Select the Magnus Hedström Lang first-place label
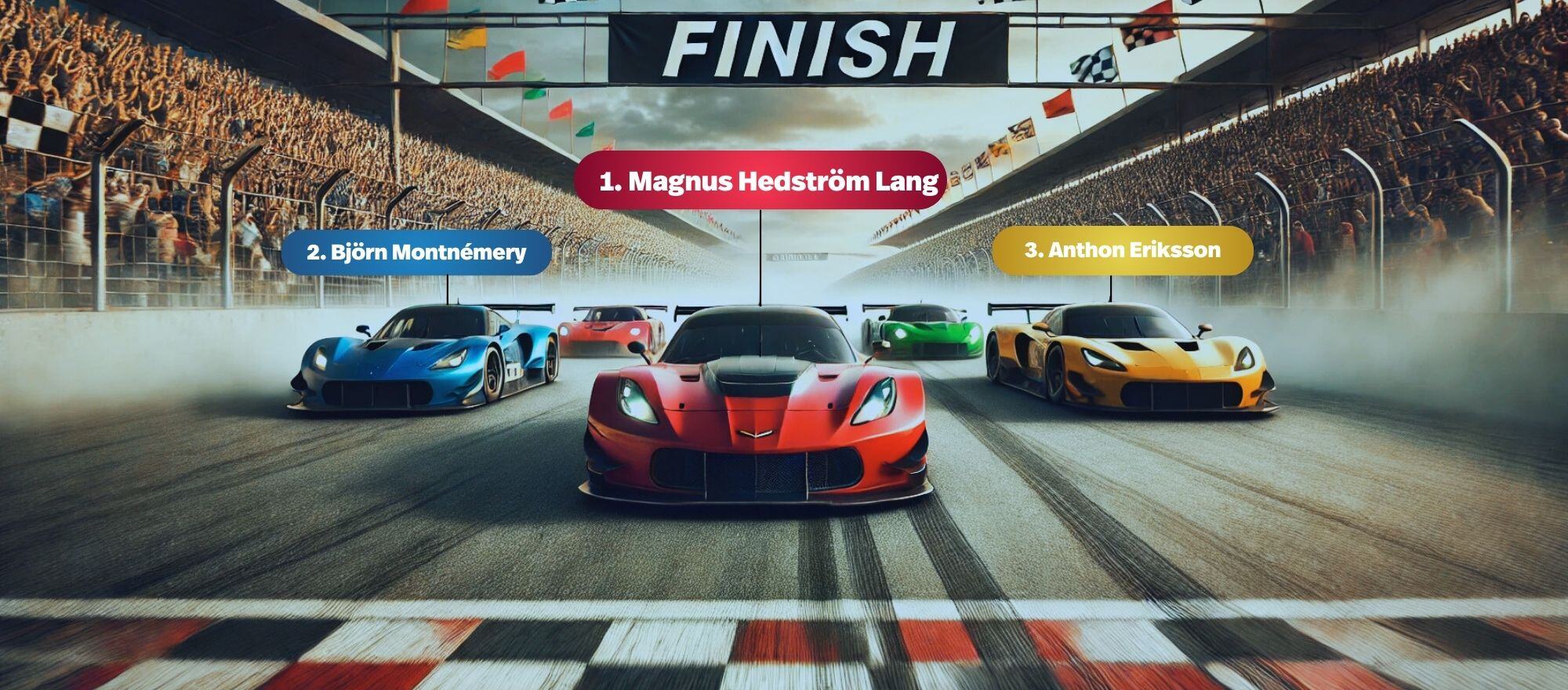1568x690 pixels. tap(760, 181)
